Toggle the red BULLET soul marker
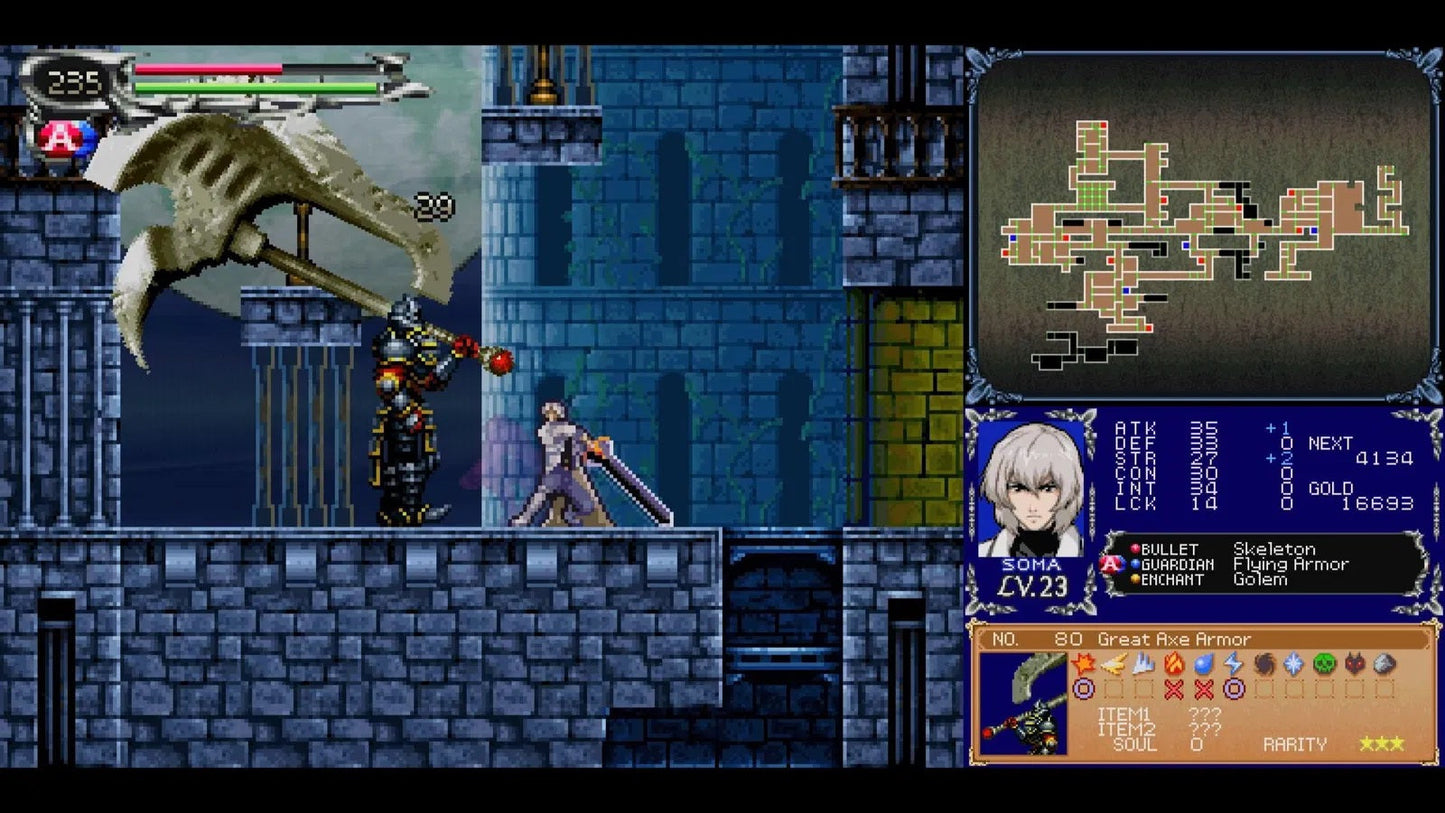This screenshot has height=813, width=1445. point(1135,549)
